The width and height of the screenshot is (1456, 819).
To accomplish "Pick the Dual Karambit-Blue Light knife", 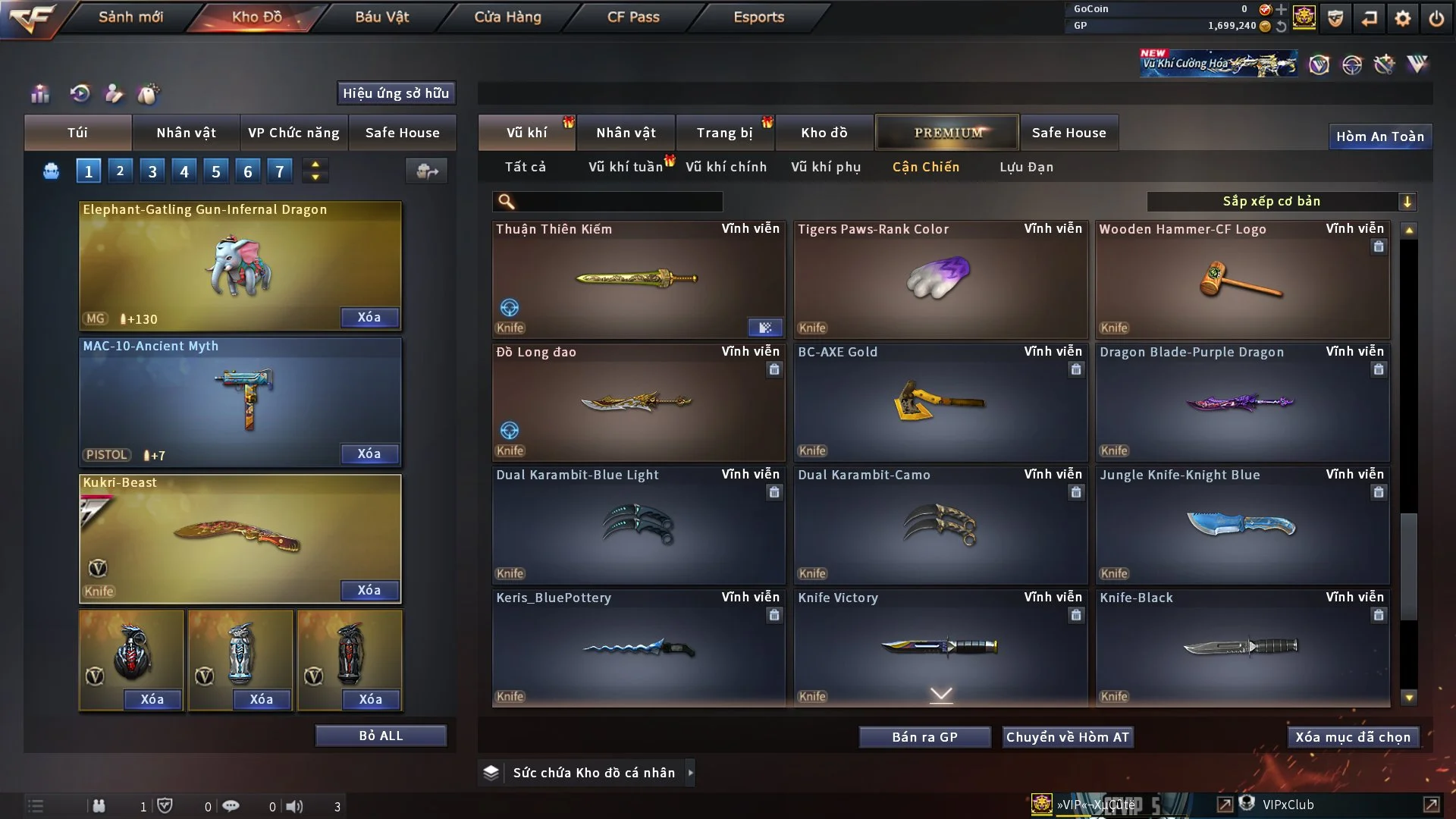I will click(x=637, y=525).
